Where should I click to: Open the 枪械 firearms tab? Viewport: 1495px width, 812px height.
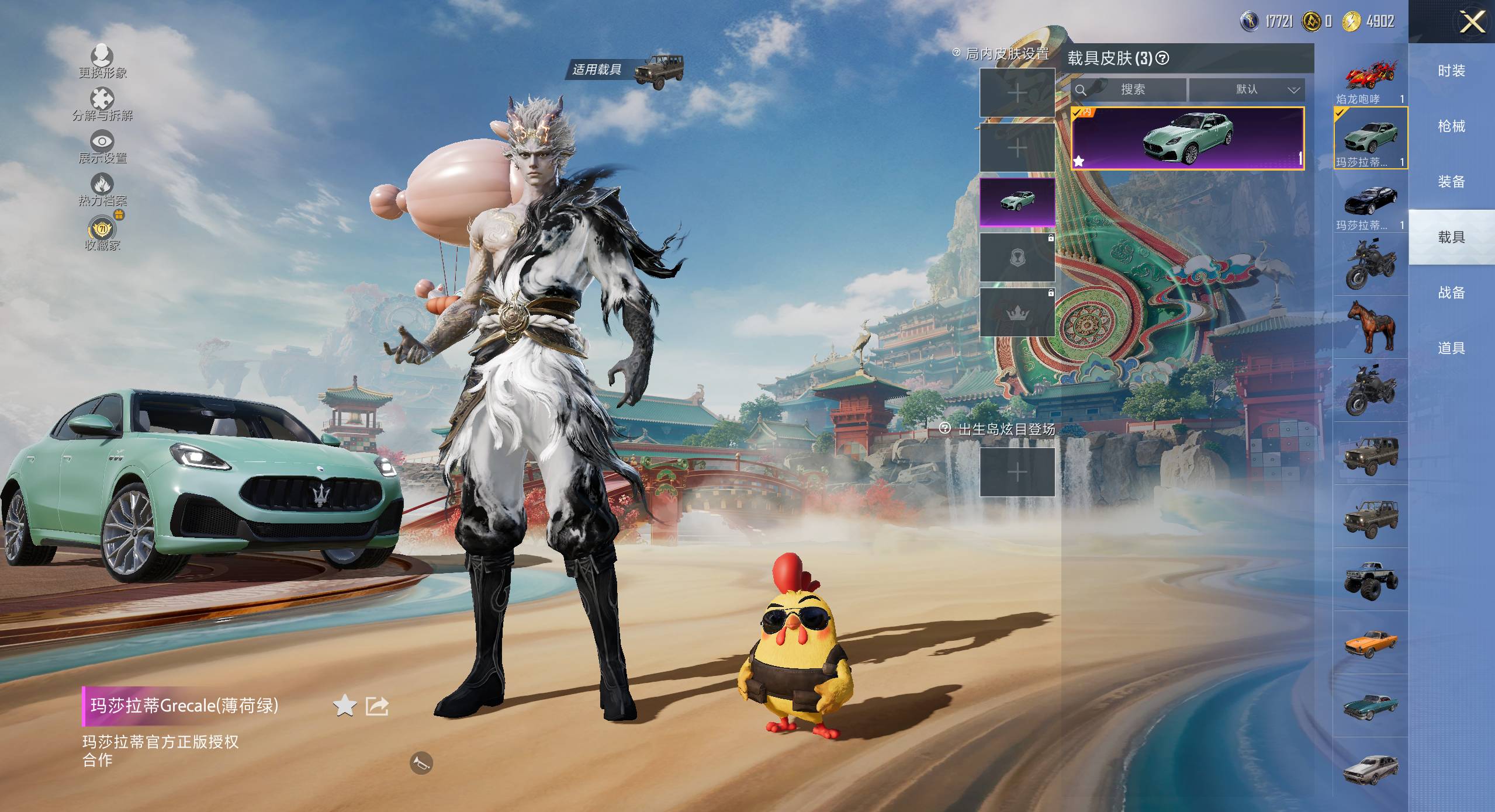1451,126
